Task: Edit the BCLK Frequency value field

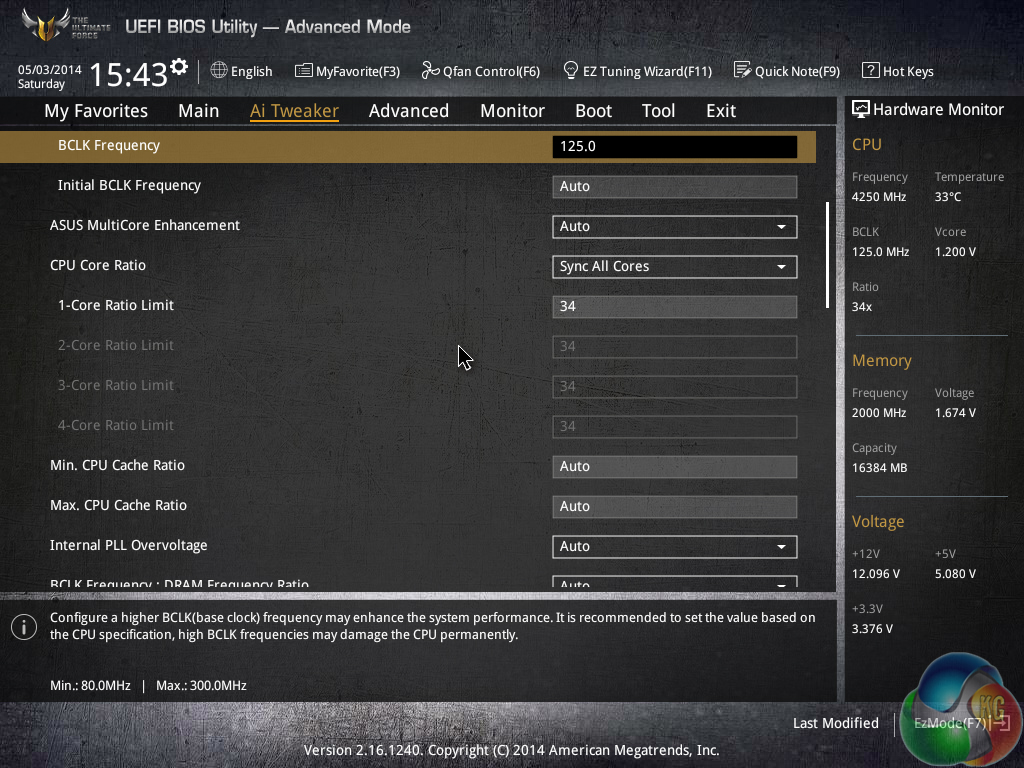Action: [674, 146]
